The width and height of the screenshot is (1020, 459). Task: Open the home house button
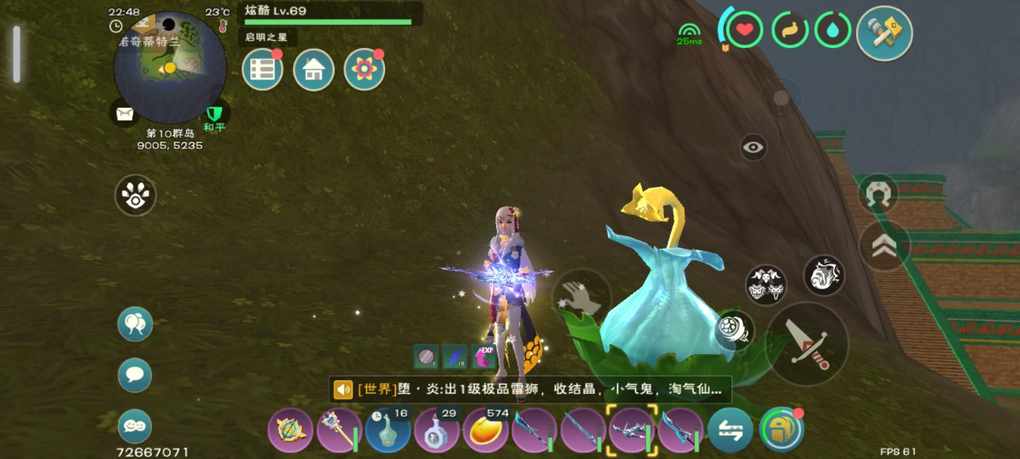pos(313,70)
